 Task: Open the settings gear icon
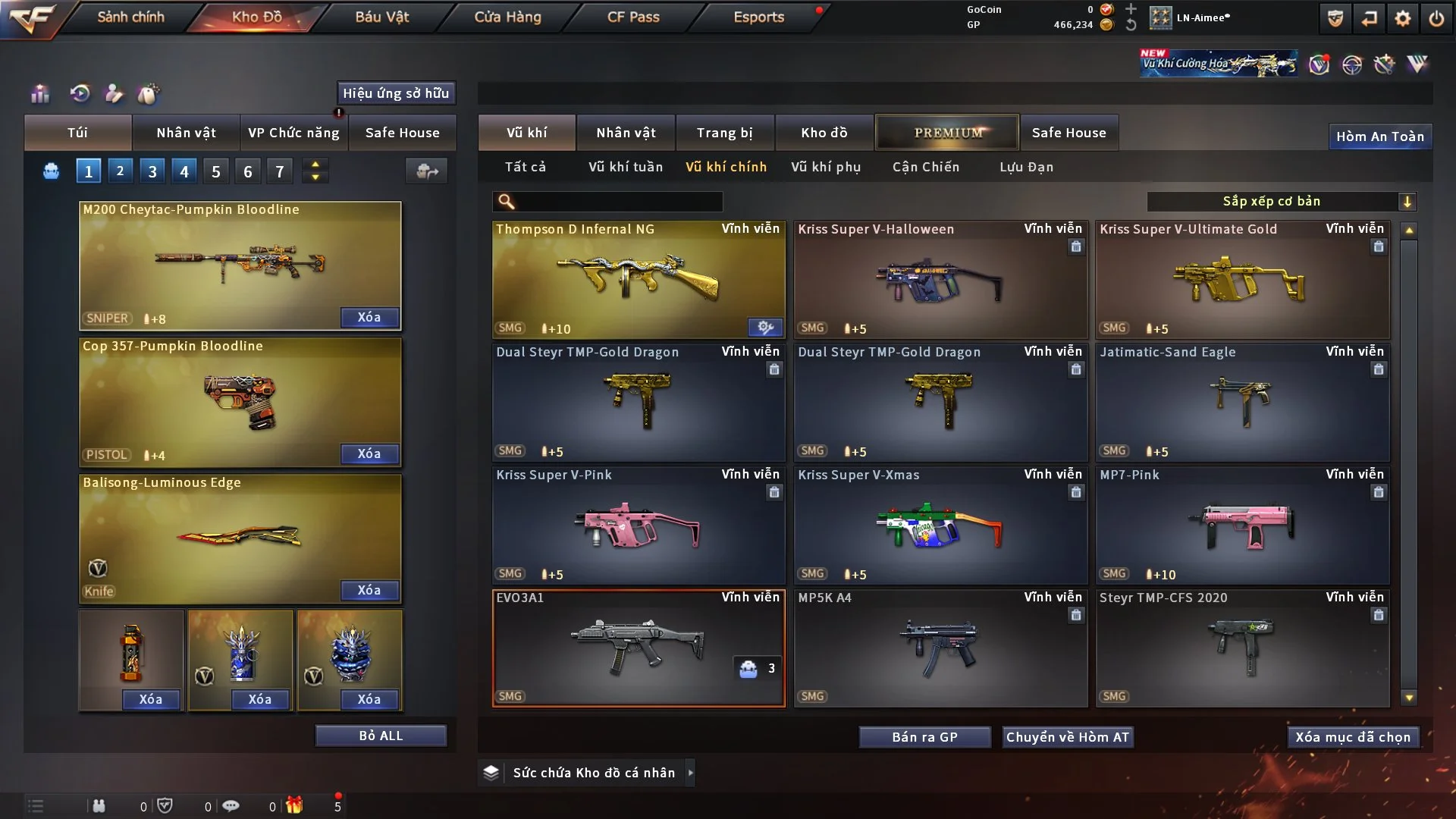pos(1402,18)
